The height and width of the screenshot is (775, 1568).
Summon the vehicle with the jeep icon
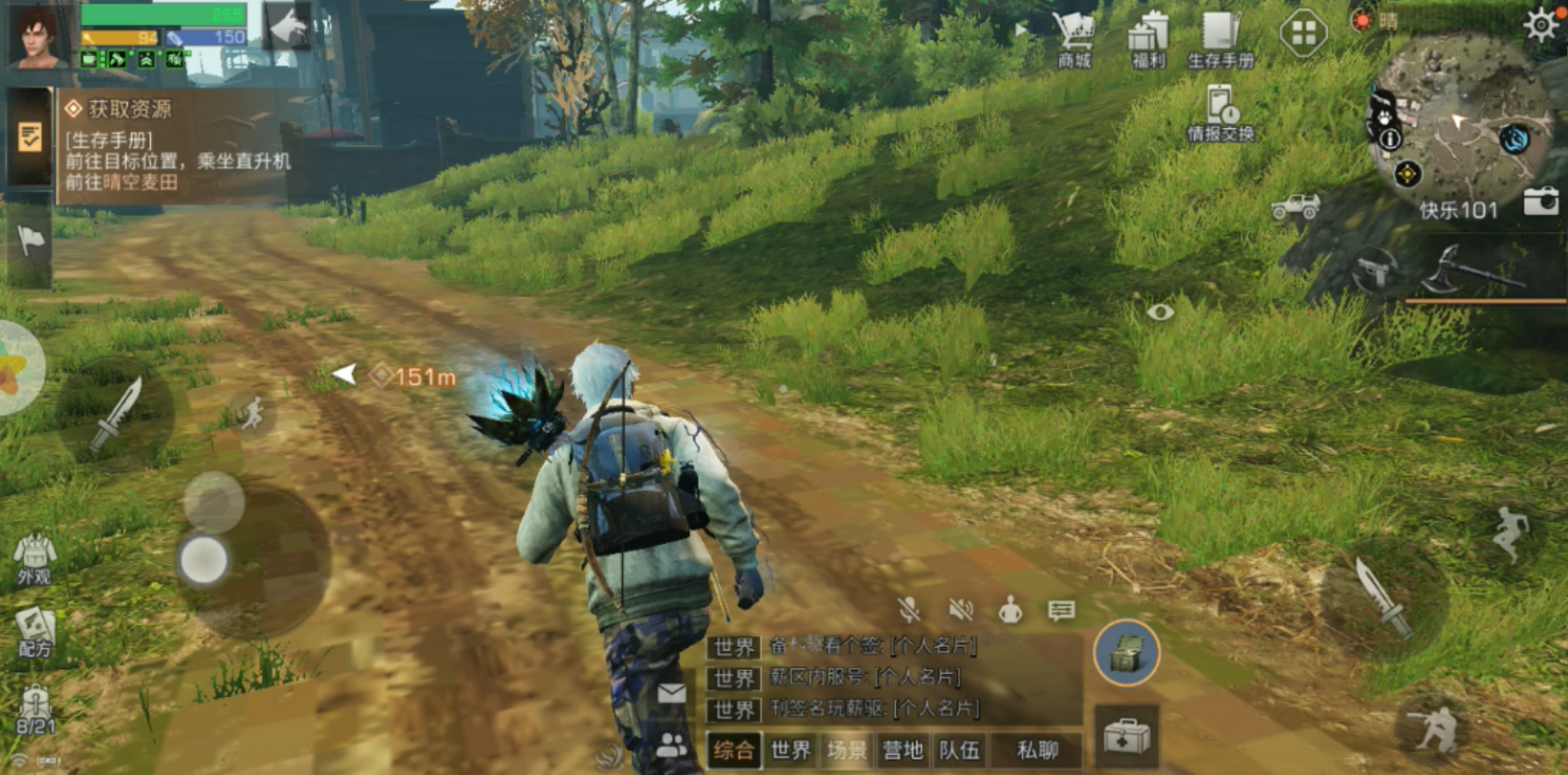pyautogui.click(x=1296, y=206)
